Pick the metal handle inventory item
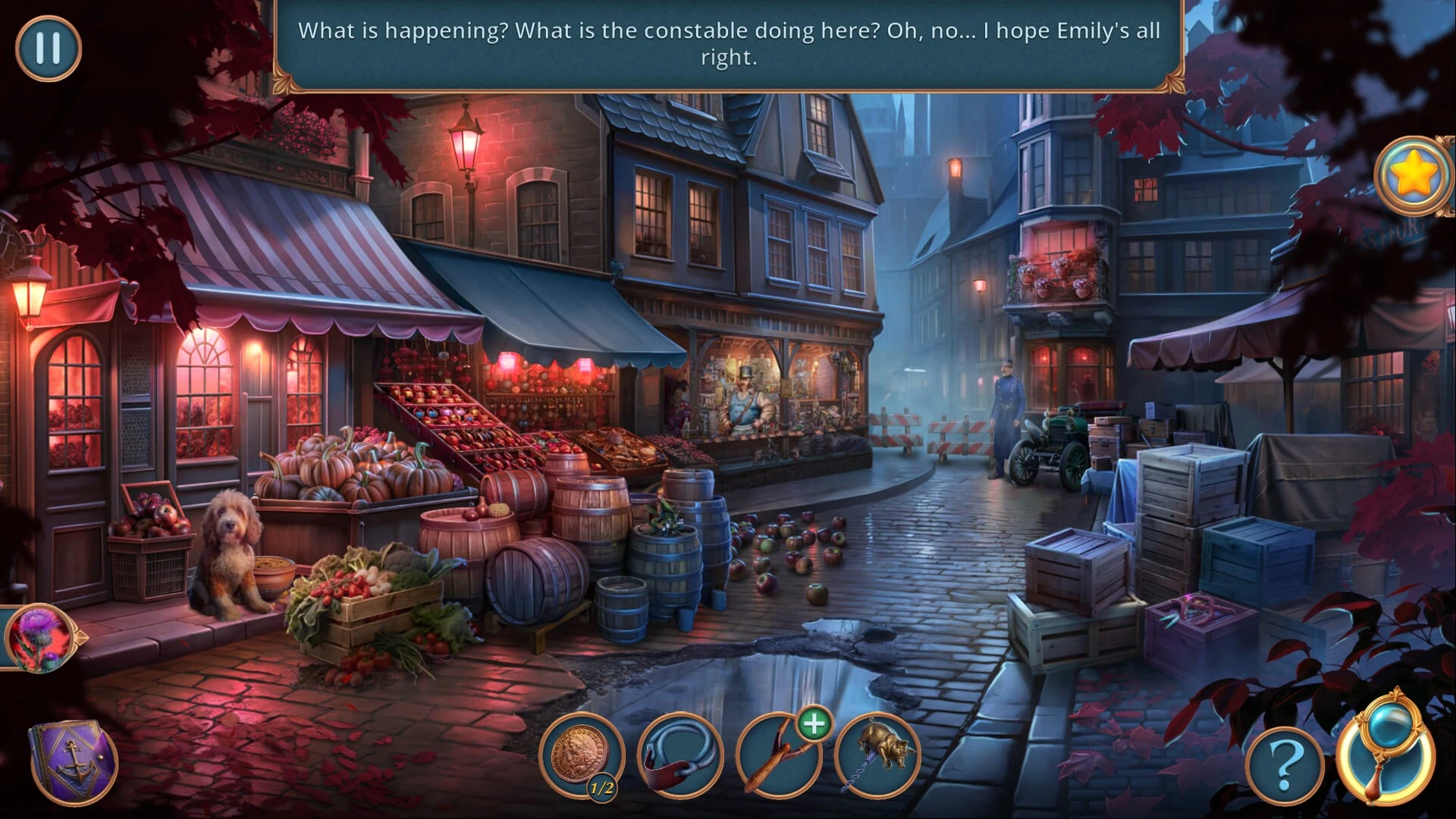The image size is (1456, 819). tap(679, 755)
